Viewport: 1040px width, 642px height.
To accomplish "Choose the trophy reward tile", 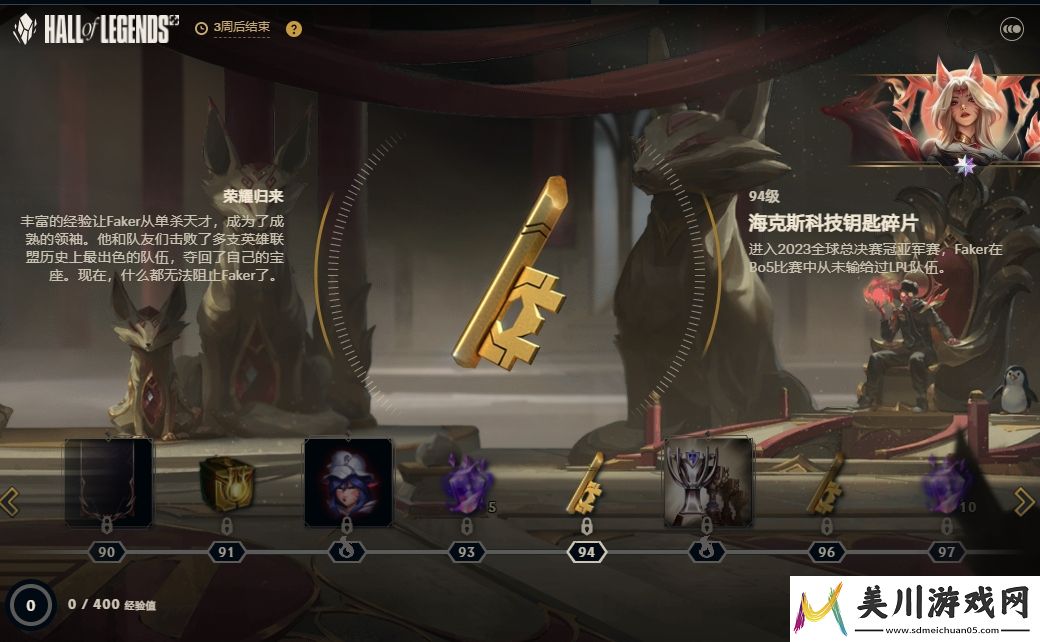I will [x=707, y=482].
